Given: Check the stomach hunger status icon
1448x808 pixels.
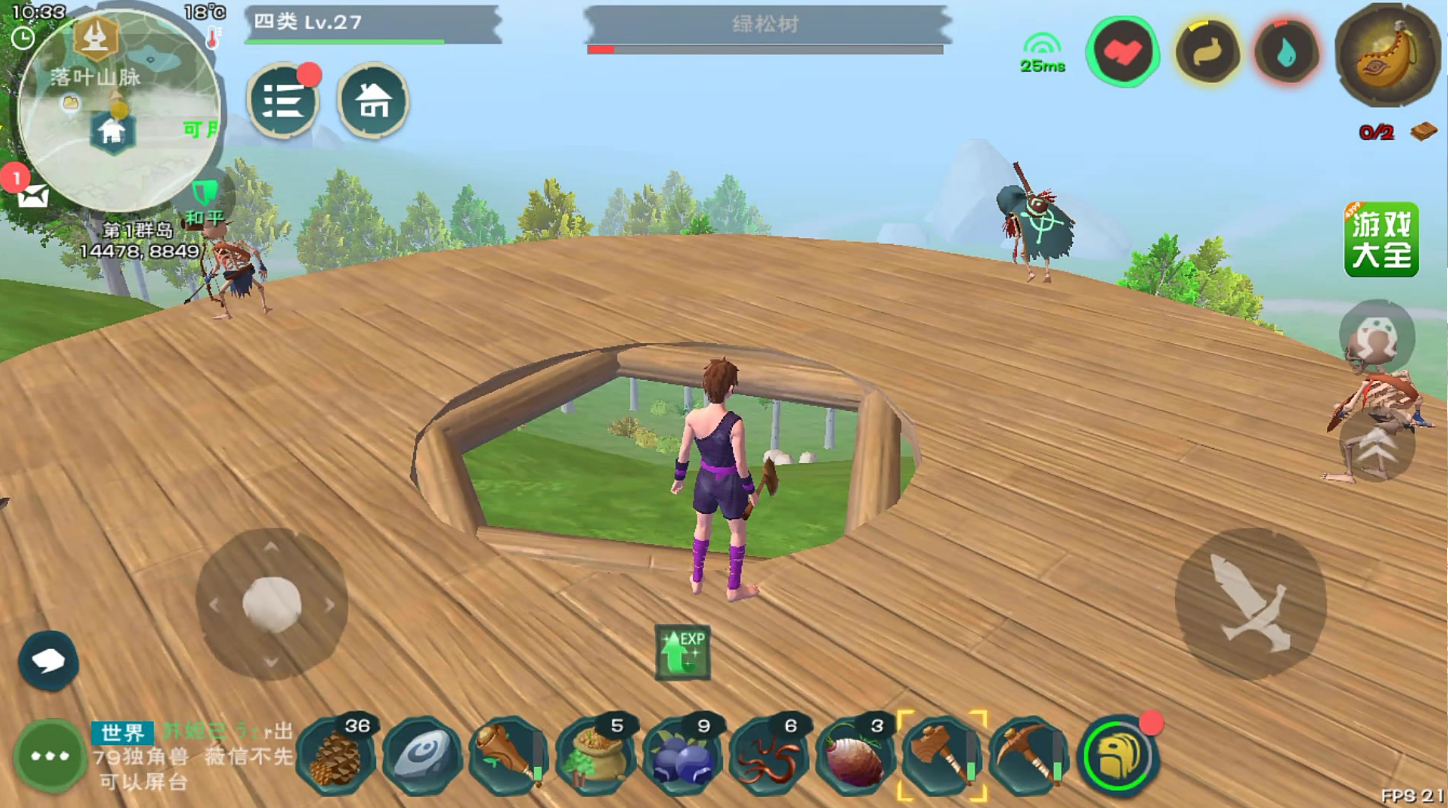Looking at the screenshot, I should pyautogui.click(x=1207, y=52).
